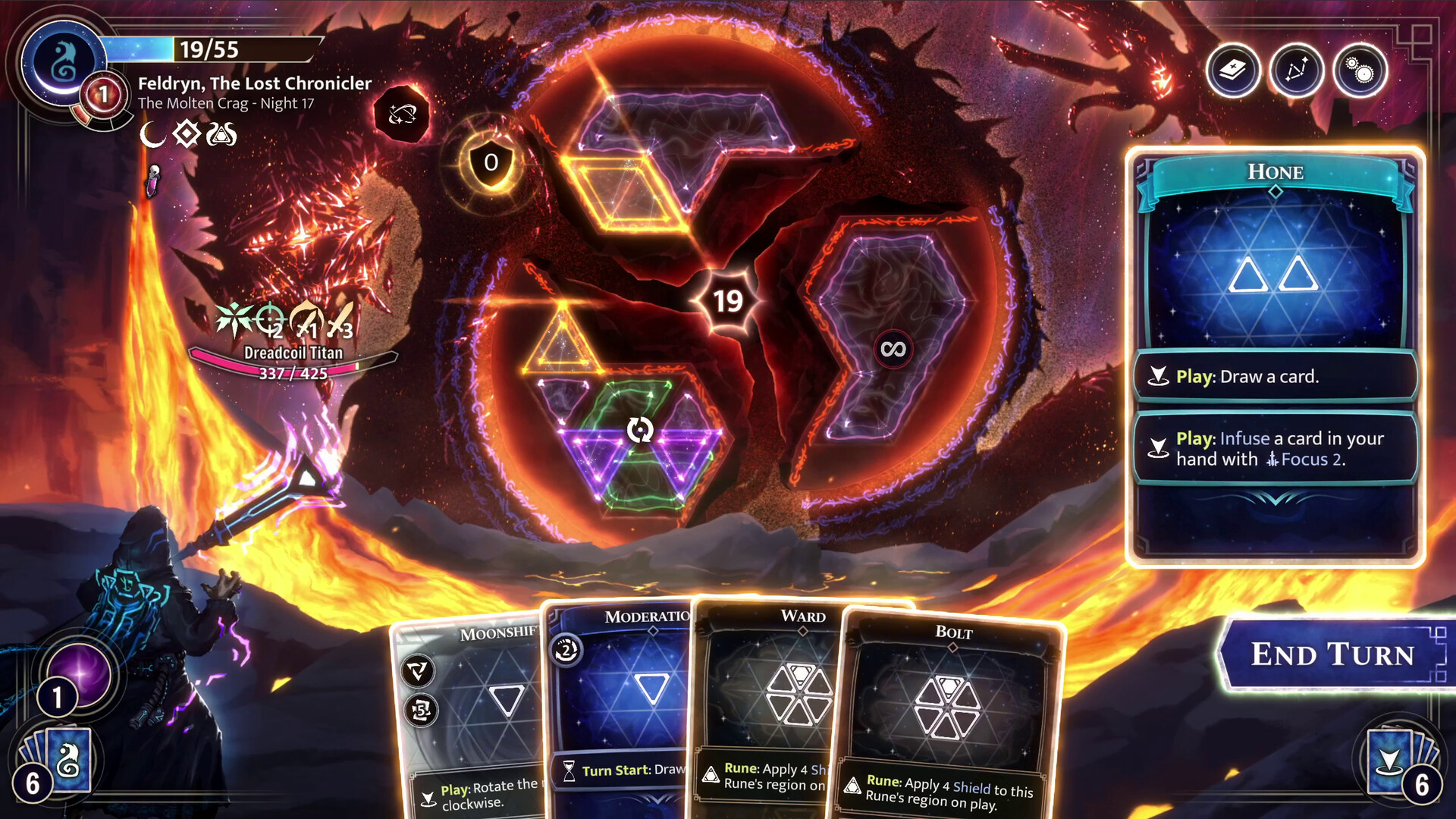Open the settings gears icon
1456x819 pixels.
(x=1361, y=71)
